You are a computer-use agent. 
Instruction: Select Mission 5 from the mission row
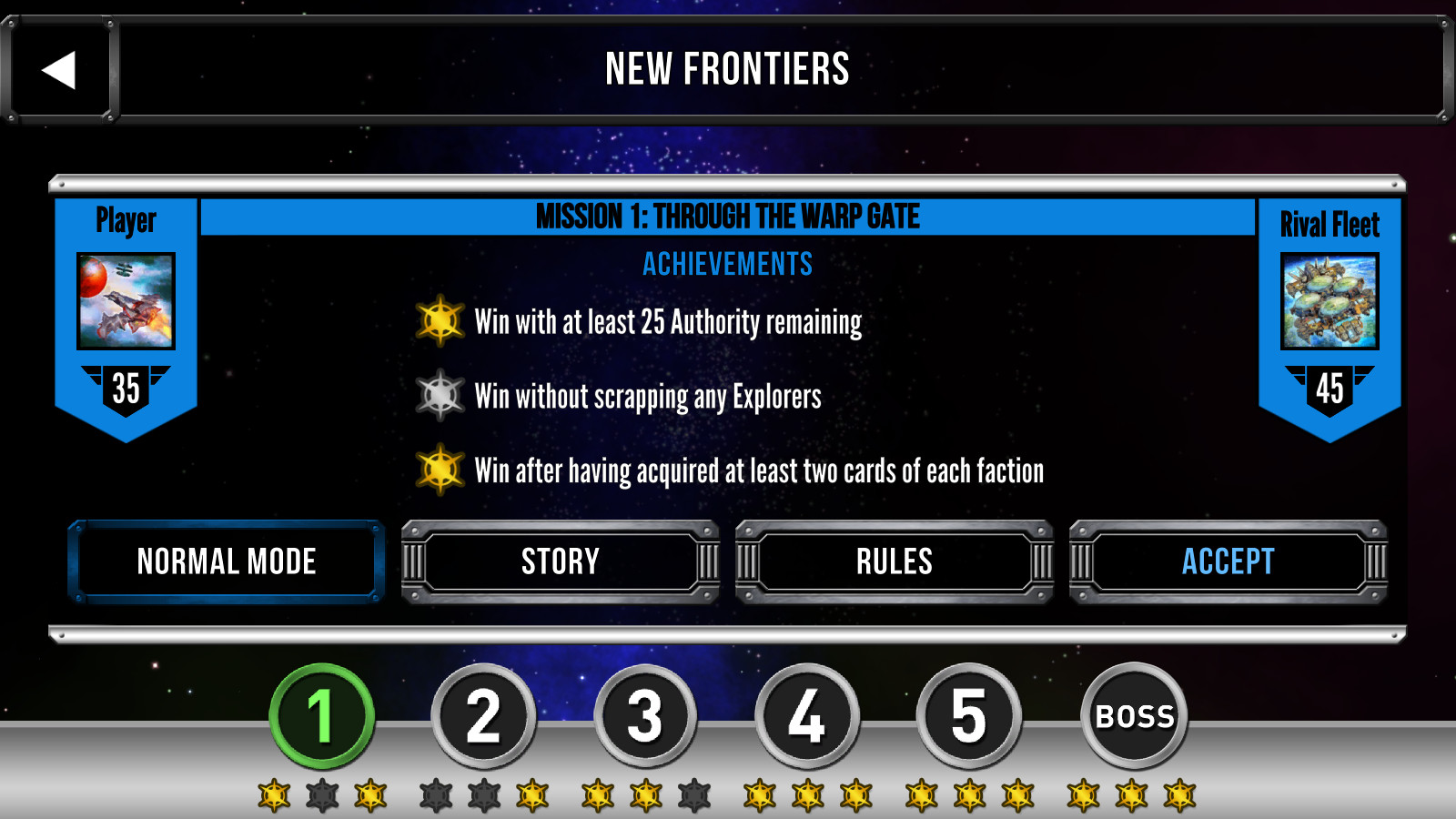pos(967,717)
